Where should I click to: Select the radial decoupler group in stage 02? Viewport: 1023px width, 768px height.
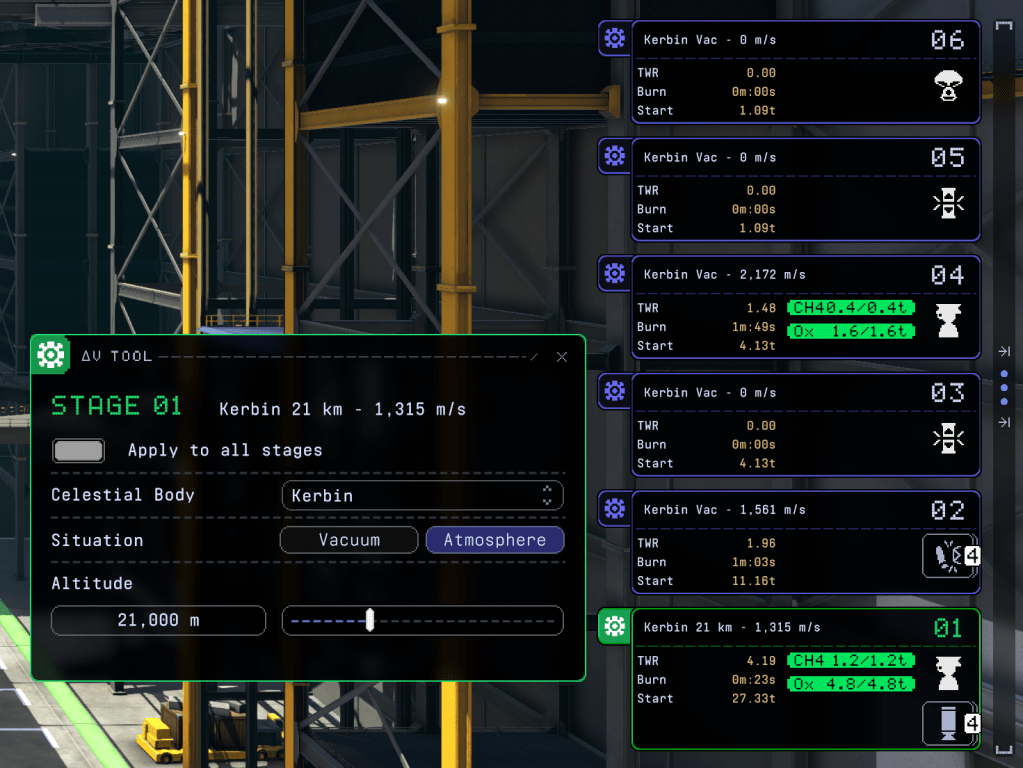pos(946,557)
